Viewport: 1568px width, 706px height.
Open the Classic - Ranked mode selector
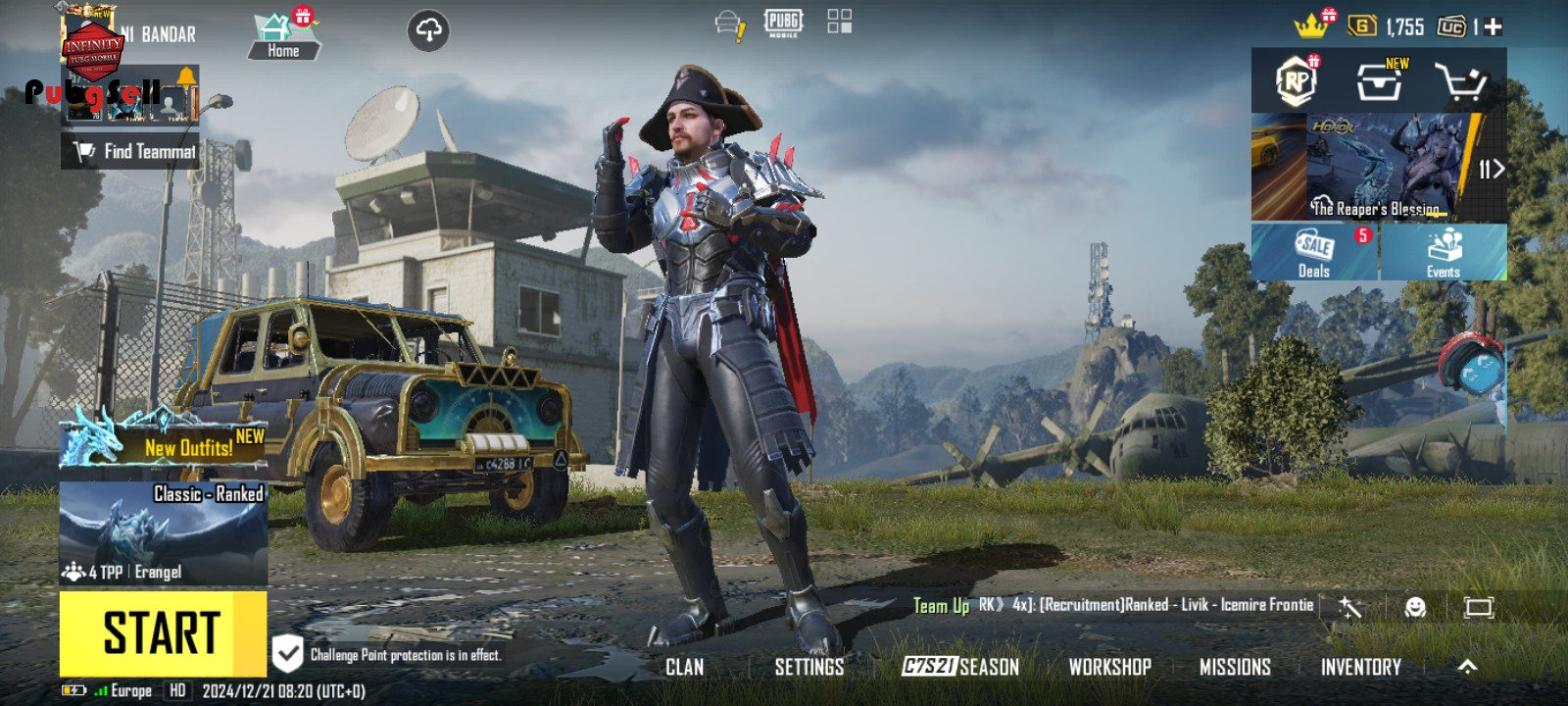click(x=164, y=532)
